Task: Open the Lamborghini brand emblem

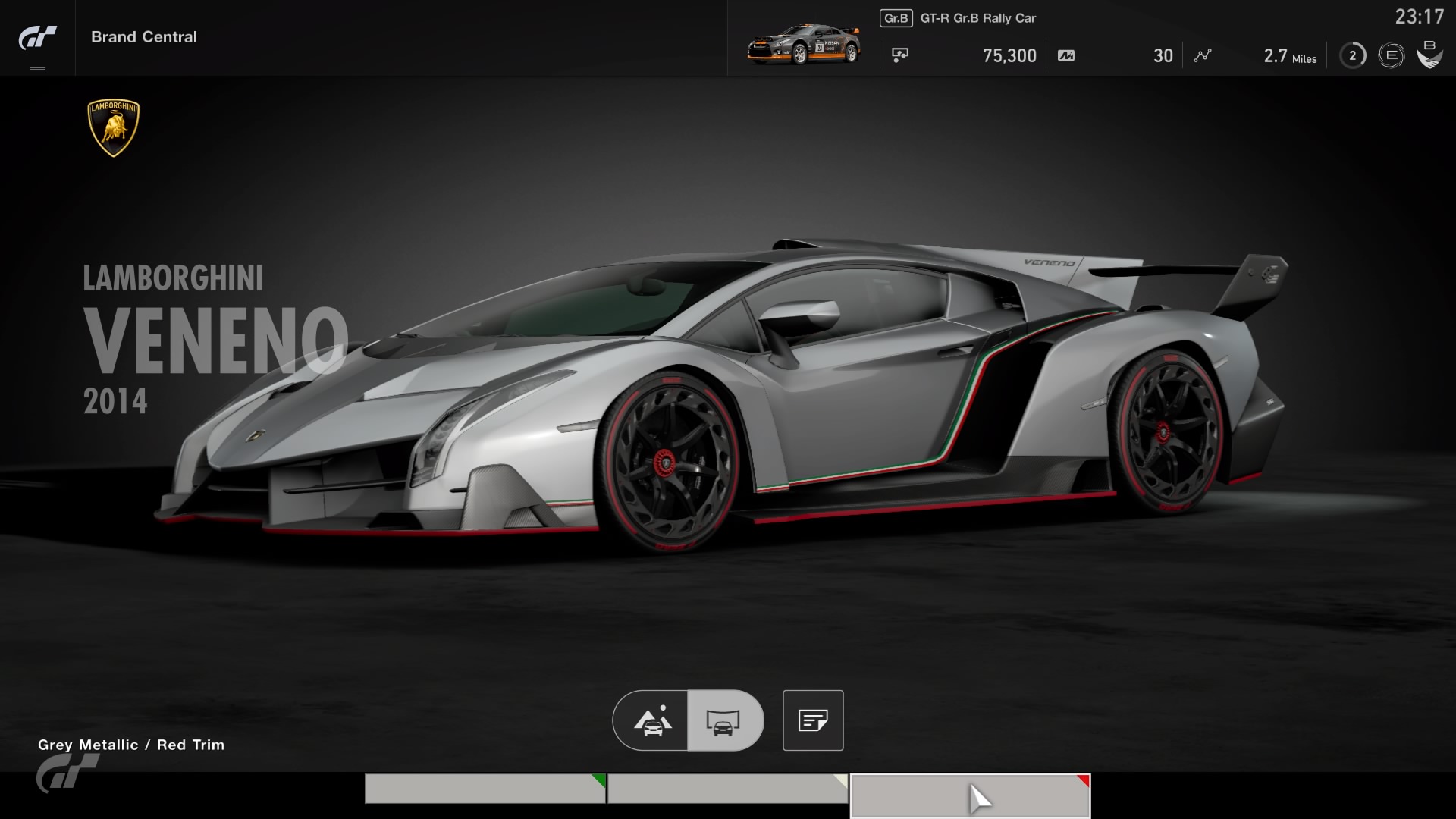Action: (x=114, y=127)
